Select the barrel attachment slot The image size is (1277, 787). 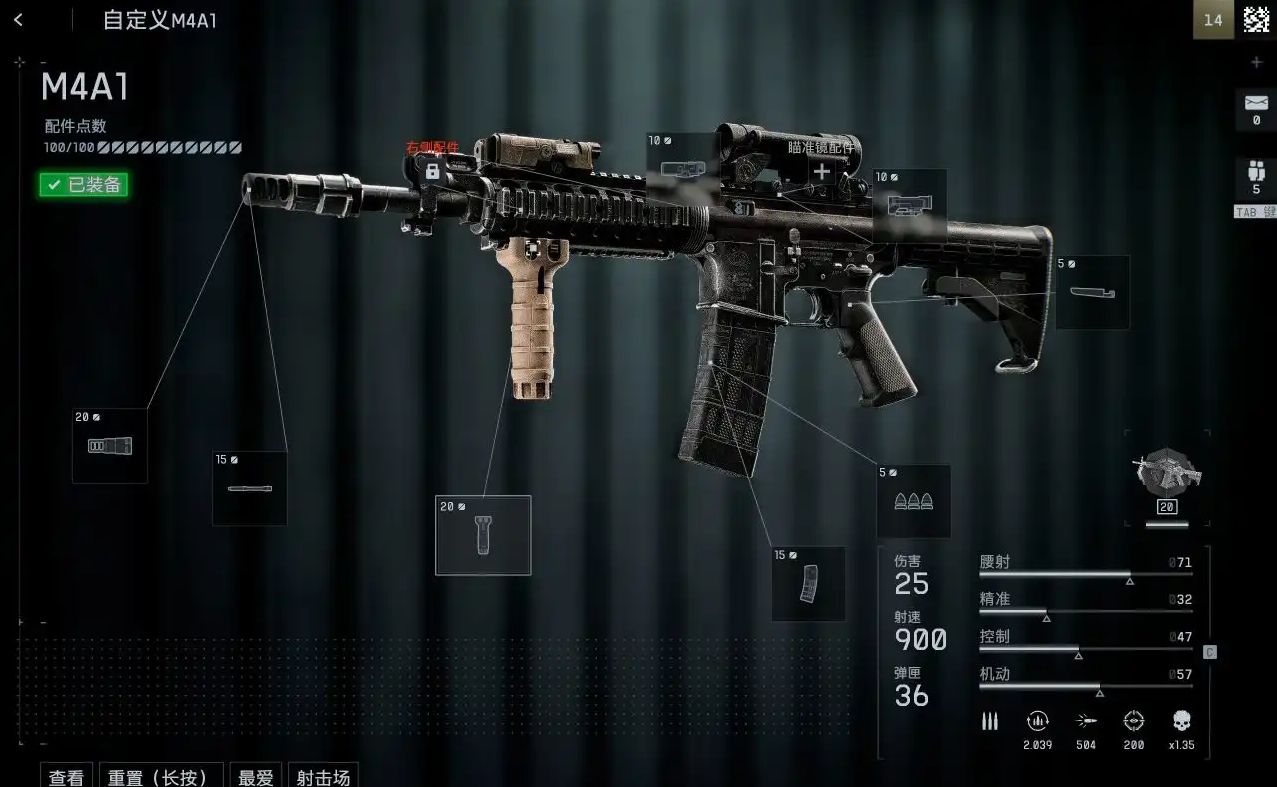click(x=250, y=488)
